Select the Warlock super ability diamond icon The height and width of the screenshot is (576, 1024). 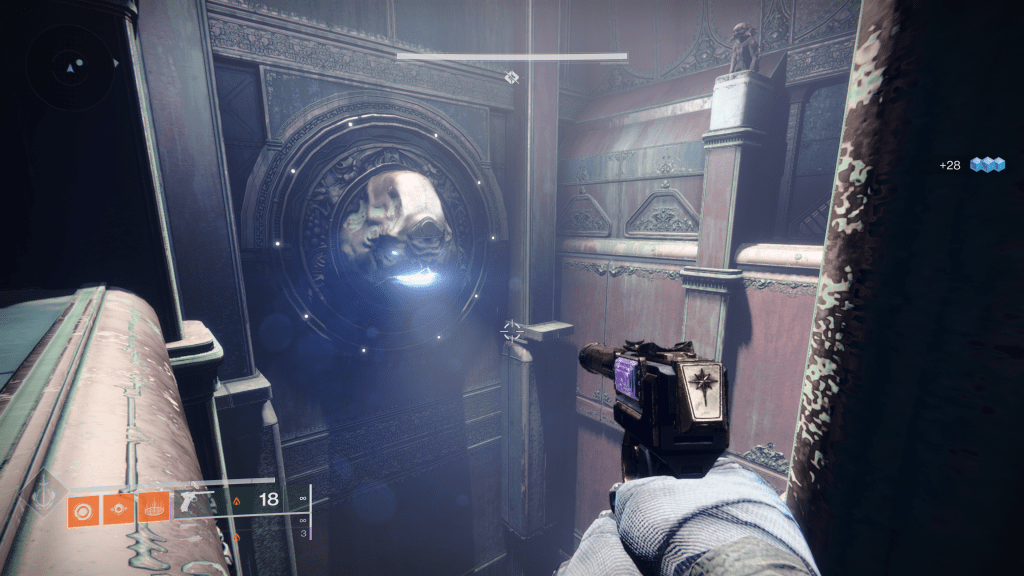[x=42, y=496]
